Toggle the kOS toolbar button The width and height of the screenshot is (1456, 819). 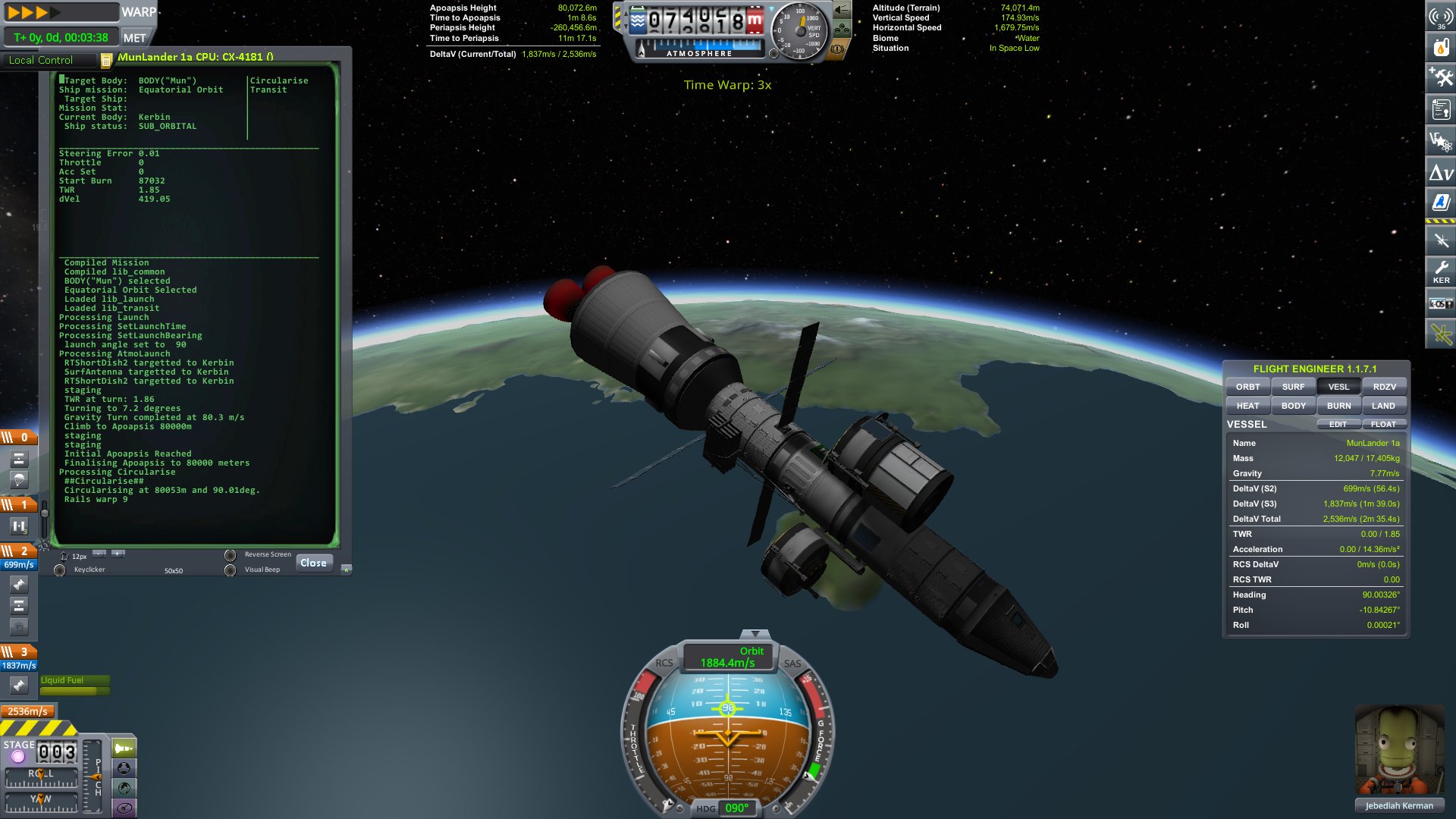click(x=1441, y=303)
